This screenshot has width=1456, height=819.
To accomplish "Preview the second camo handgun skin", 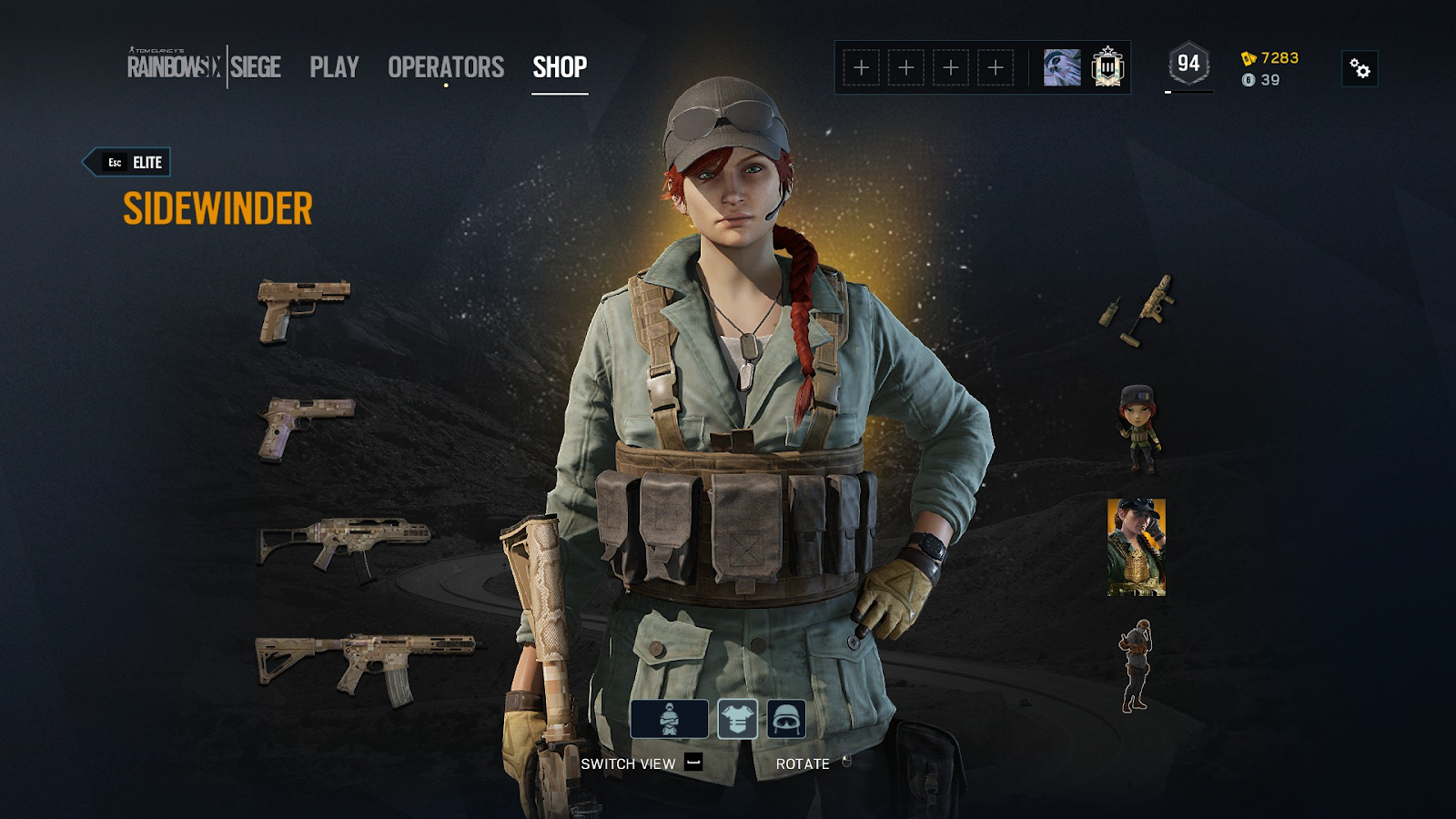I will (306, 427).
